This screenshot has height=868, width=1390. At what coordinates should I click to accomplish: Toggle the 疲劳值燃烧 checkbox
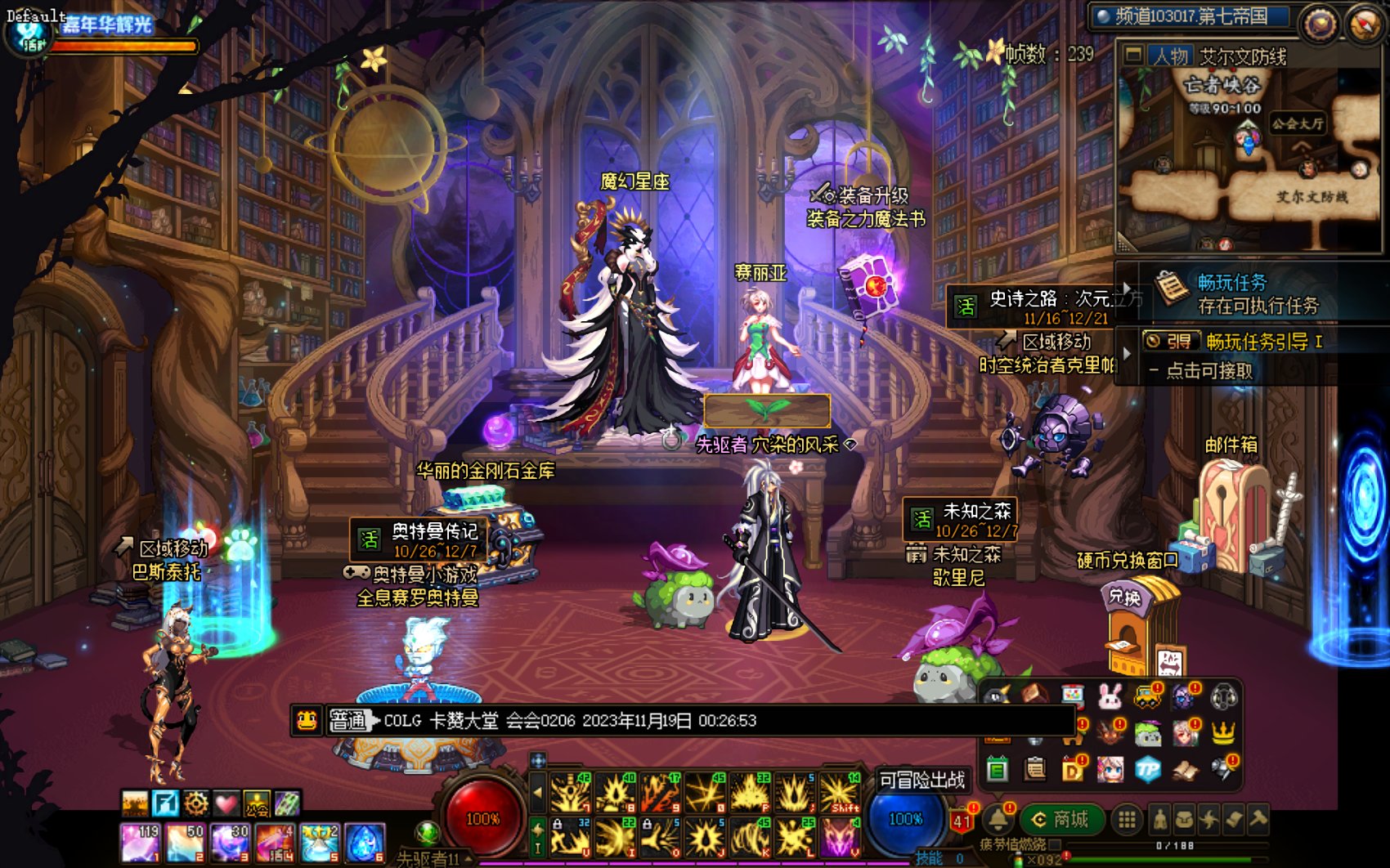pos(1055,844)
